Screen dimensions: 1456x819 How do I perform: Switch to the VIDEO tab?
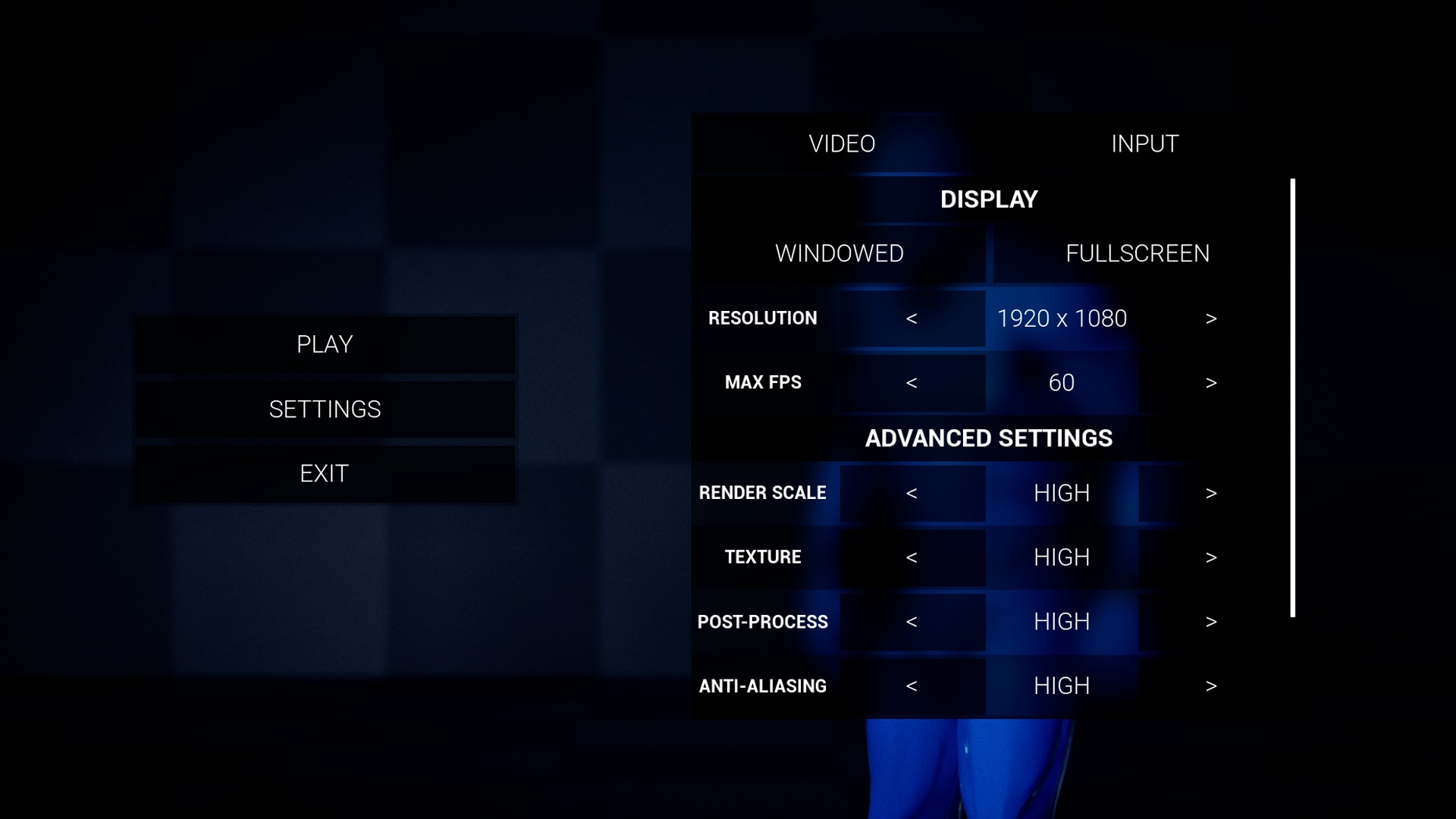[843, 143]
